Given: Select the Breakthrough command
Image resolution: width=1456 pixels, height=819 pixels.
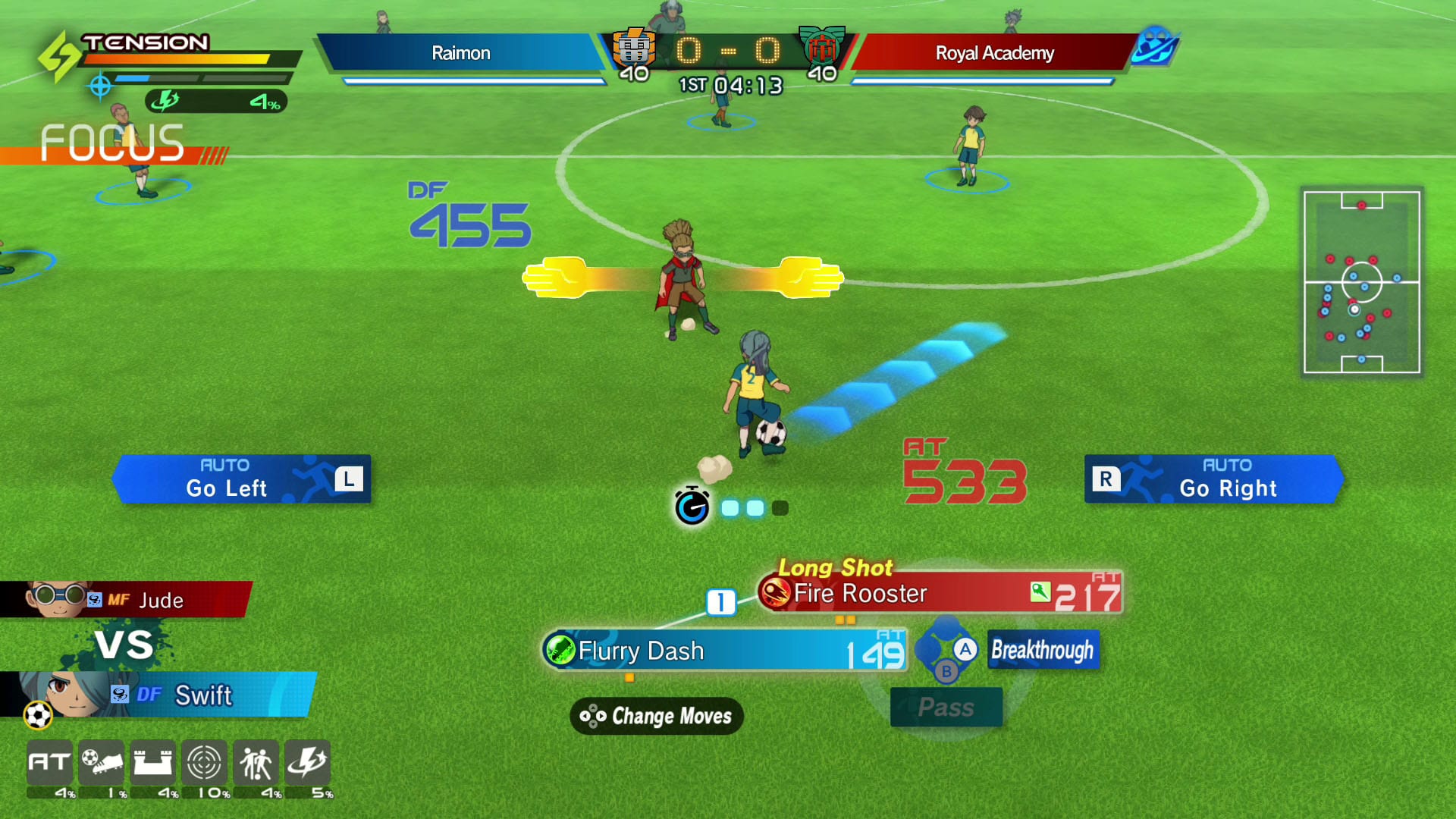Looking at the screenshot, I should [1043, 650].
